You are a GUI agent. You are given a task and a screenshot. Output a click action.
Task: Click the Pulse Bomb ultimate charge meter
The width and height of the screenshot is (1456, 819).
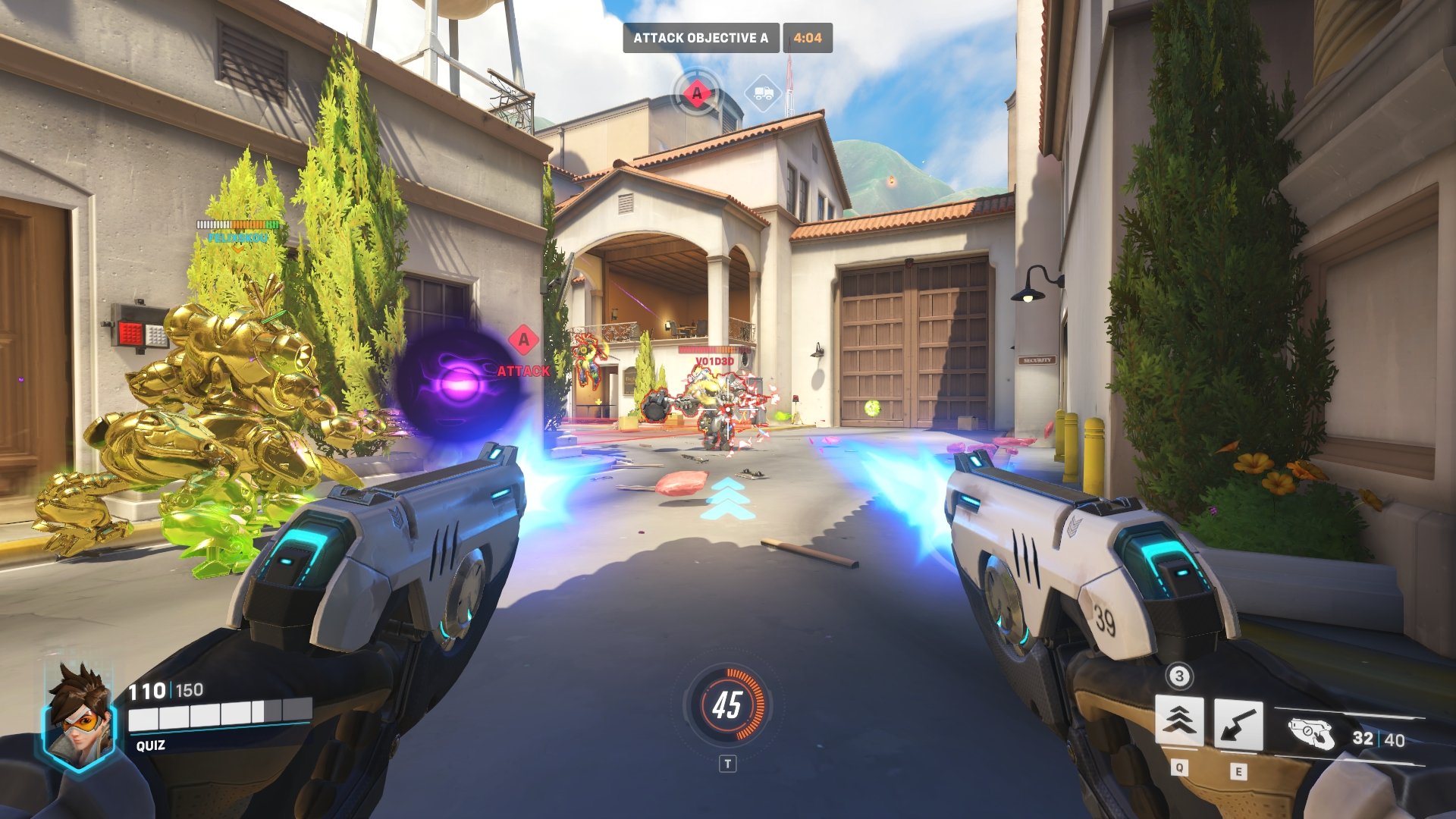727,705
